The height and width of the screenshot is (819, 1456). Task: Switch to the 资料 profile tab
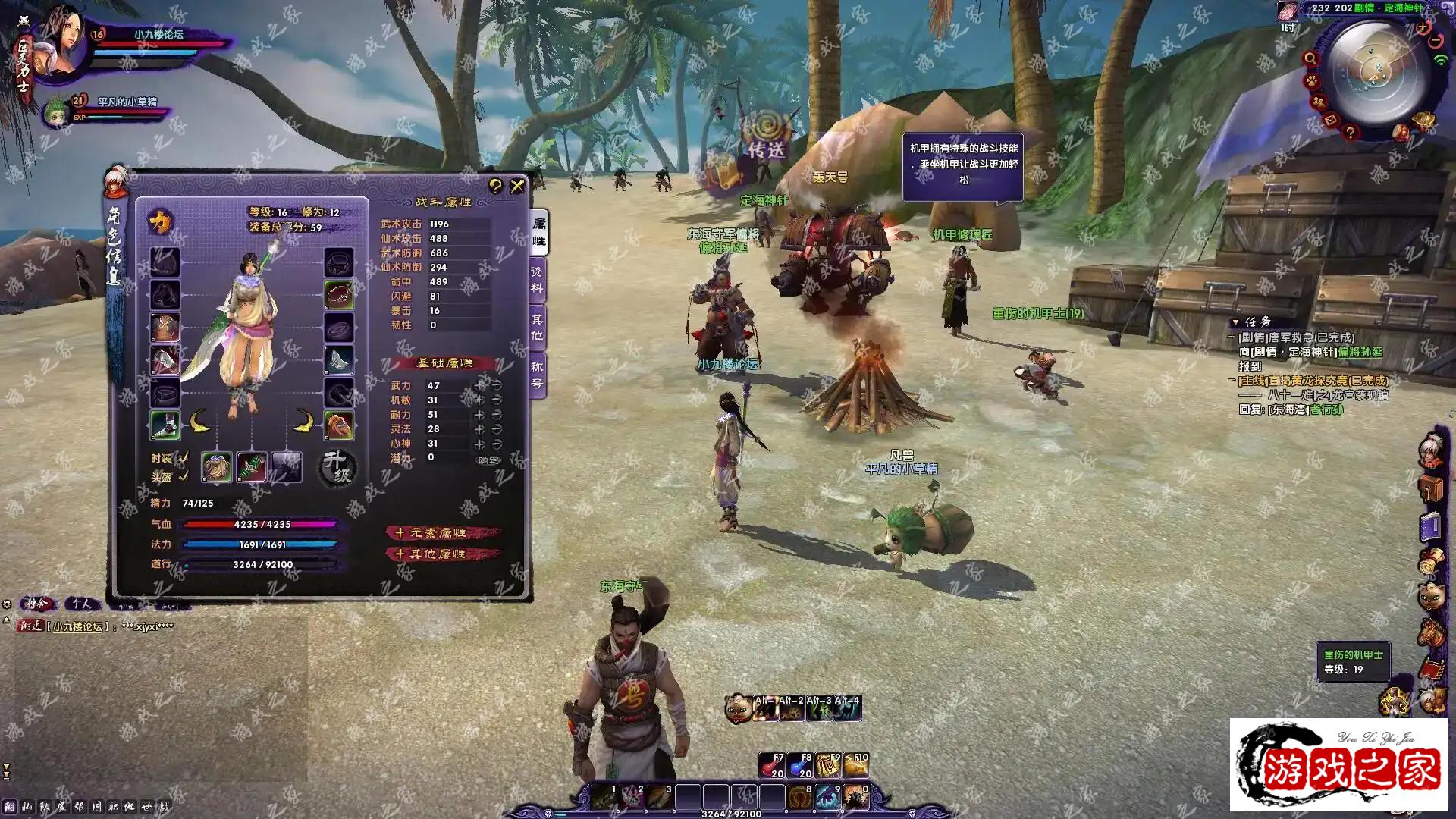pyautogui.click(x=537, y=279)
